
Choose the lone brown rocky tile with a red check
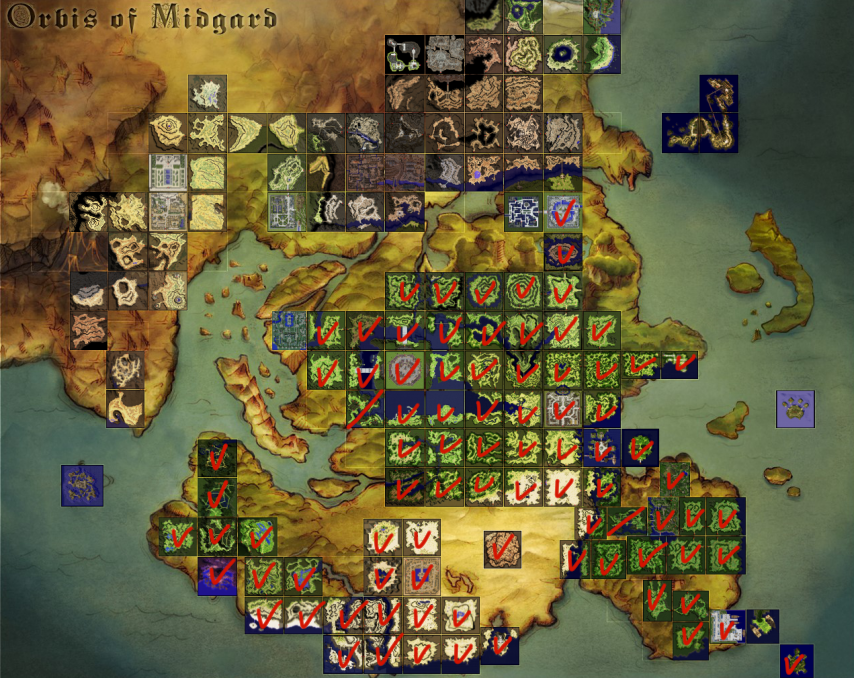502,548
